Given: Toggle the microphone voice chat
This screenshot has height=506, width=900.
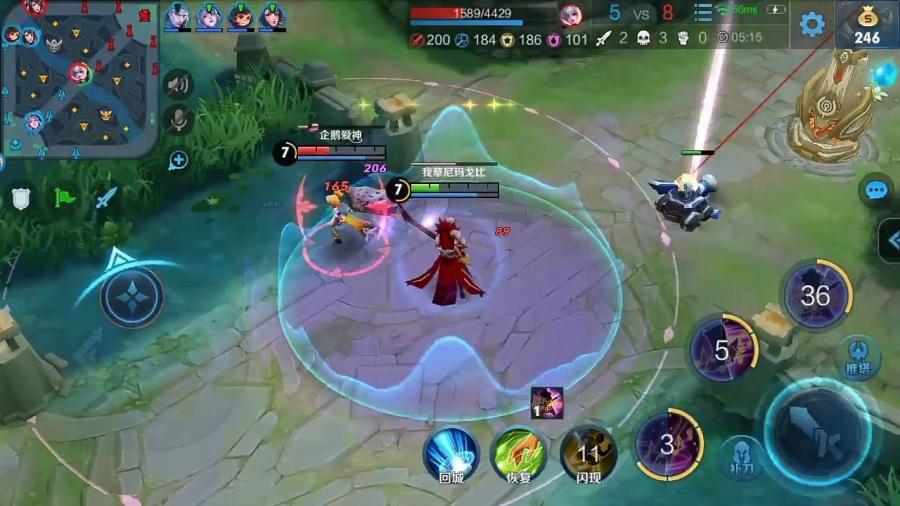Looking at the screenshot, I should [x=178, y=120].
